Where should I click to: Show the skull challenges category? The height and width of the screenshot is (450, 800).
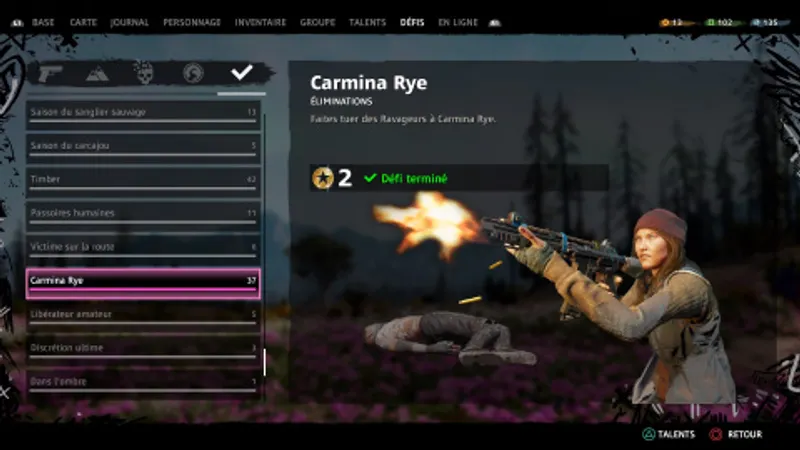coord(144,73)
